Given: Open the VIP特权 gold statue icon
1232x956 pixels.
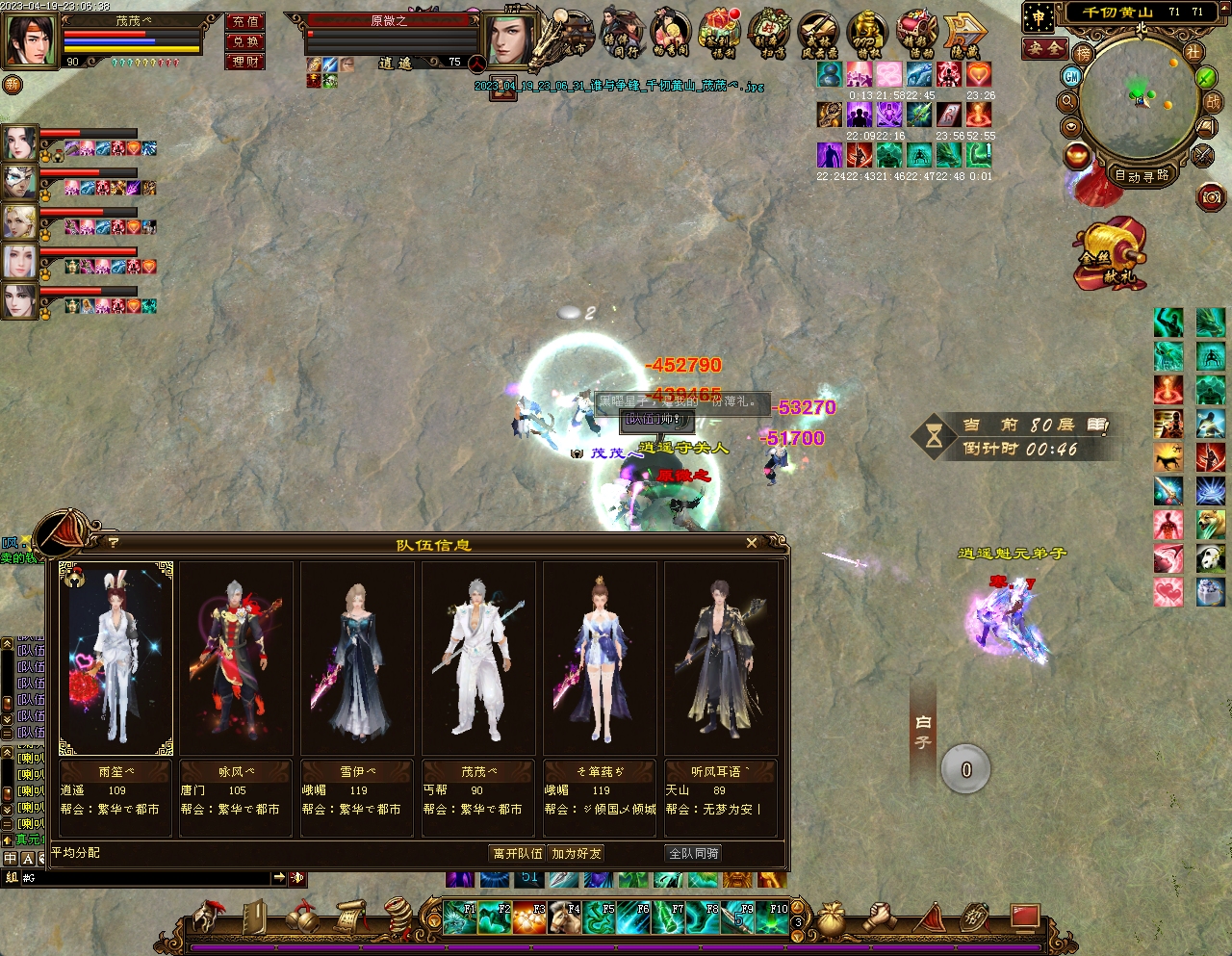Looking at the screenshot, I should pos(867,33).
